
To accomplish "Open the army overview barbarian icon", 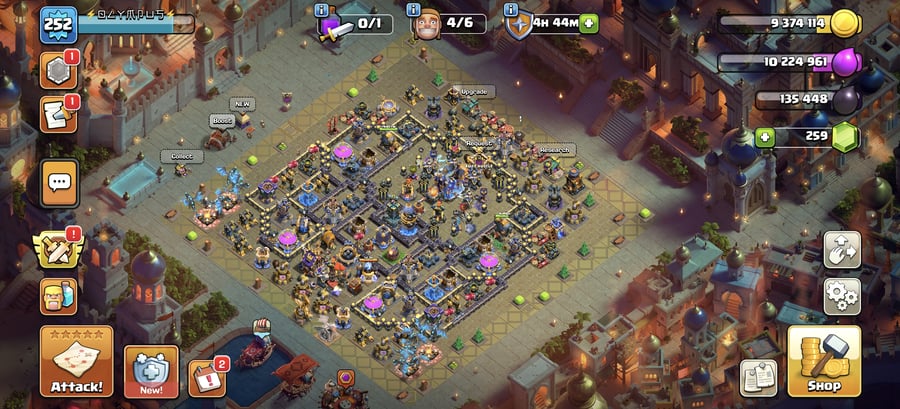I will 60,296.
